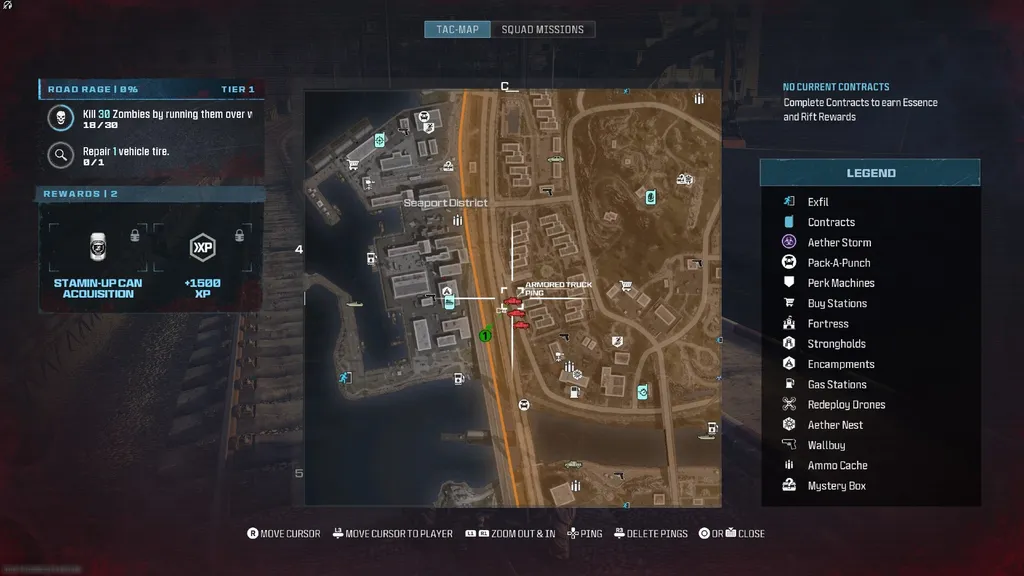1024x576 pixels.
Task: Select Perk Machines in the legend
Action: click(841, 283)
